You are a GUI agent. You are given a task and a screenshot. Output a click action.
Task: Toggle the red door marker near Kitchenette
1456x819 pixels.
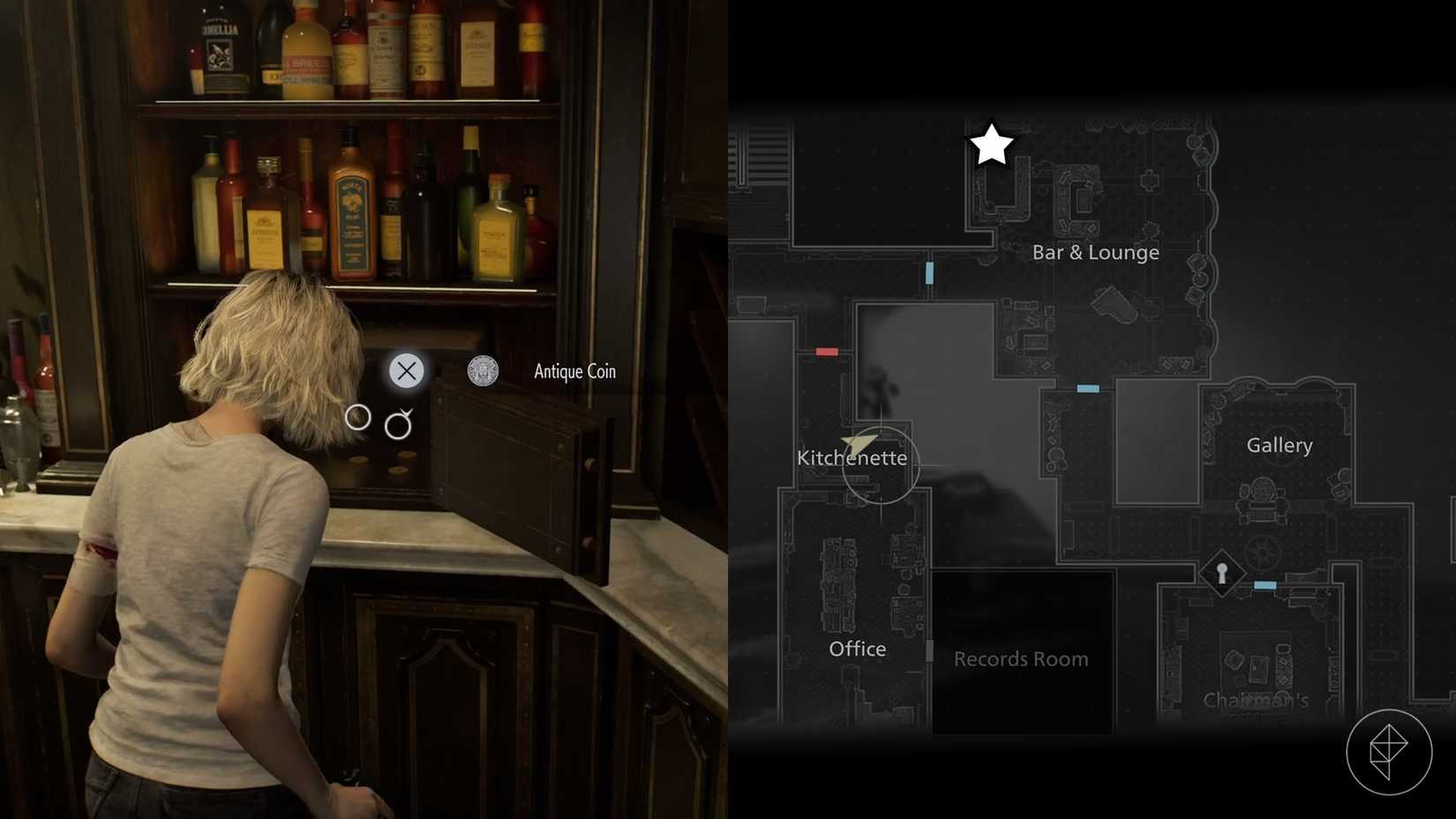click(827, 351)
